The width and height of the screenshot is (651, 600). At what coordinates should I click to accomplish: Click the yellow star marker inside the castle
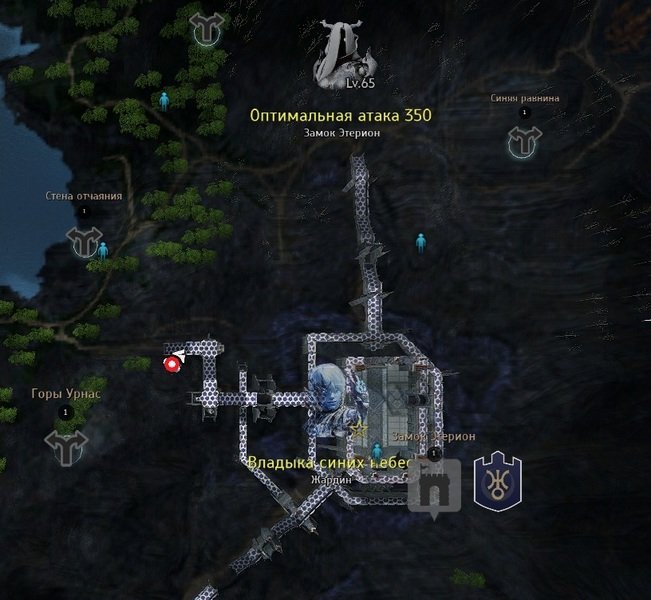[358, 429]
